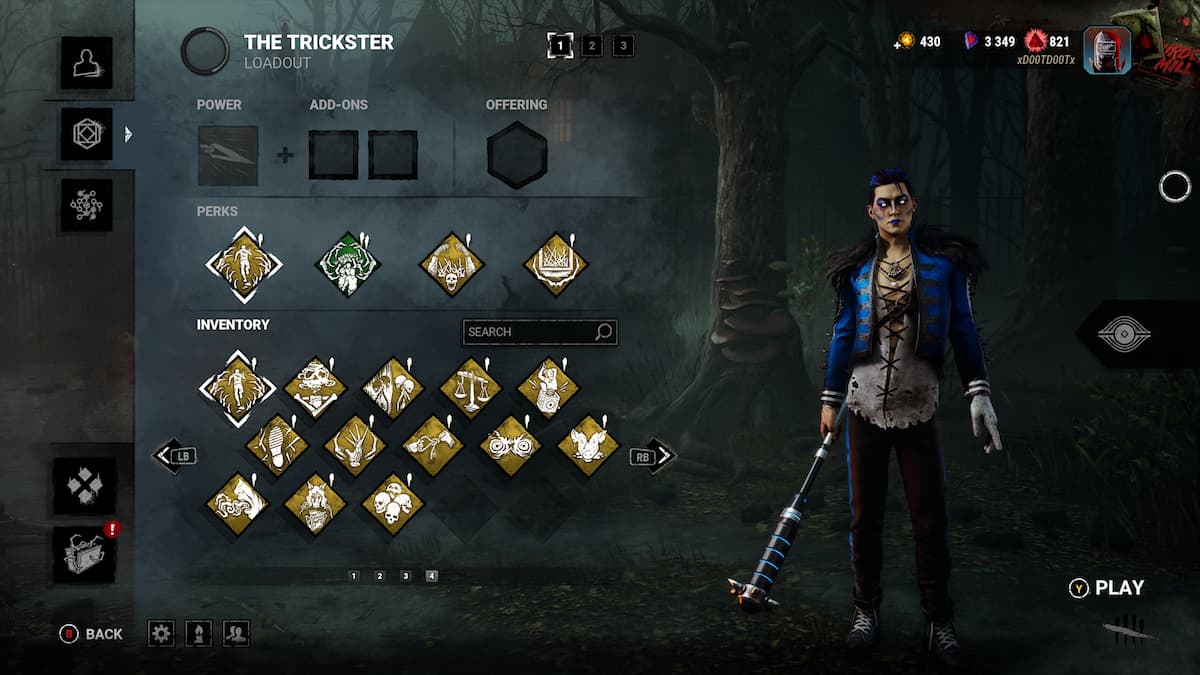Open the Bloodweb tab with the node icon
Image resolution: width=1200 pixels, height=675 pixels.
[86, 205]
